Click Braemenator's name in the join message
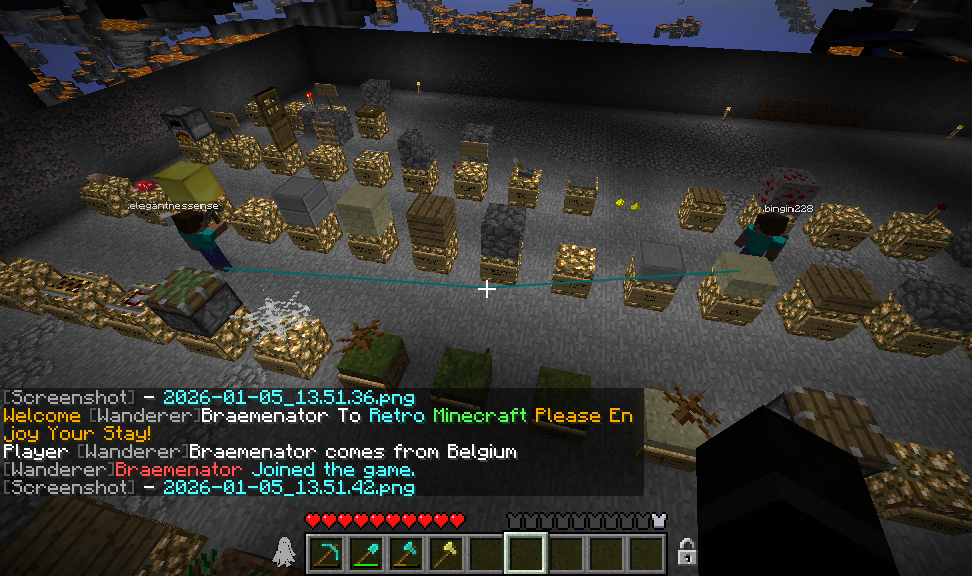 (x=178, y=470)
